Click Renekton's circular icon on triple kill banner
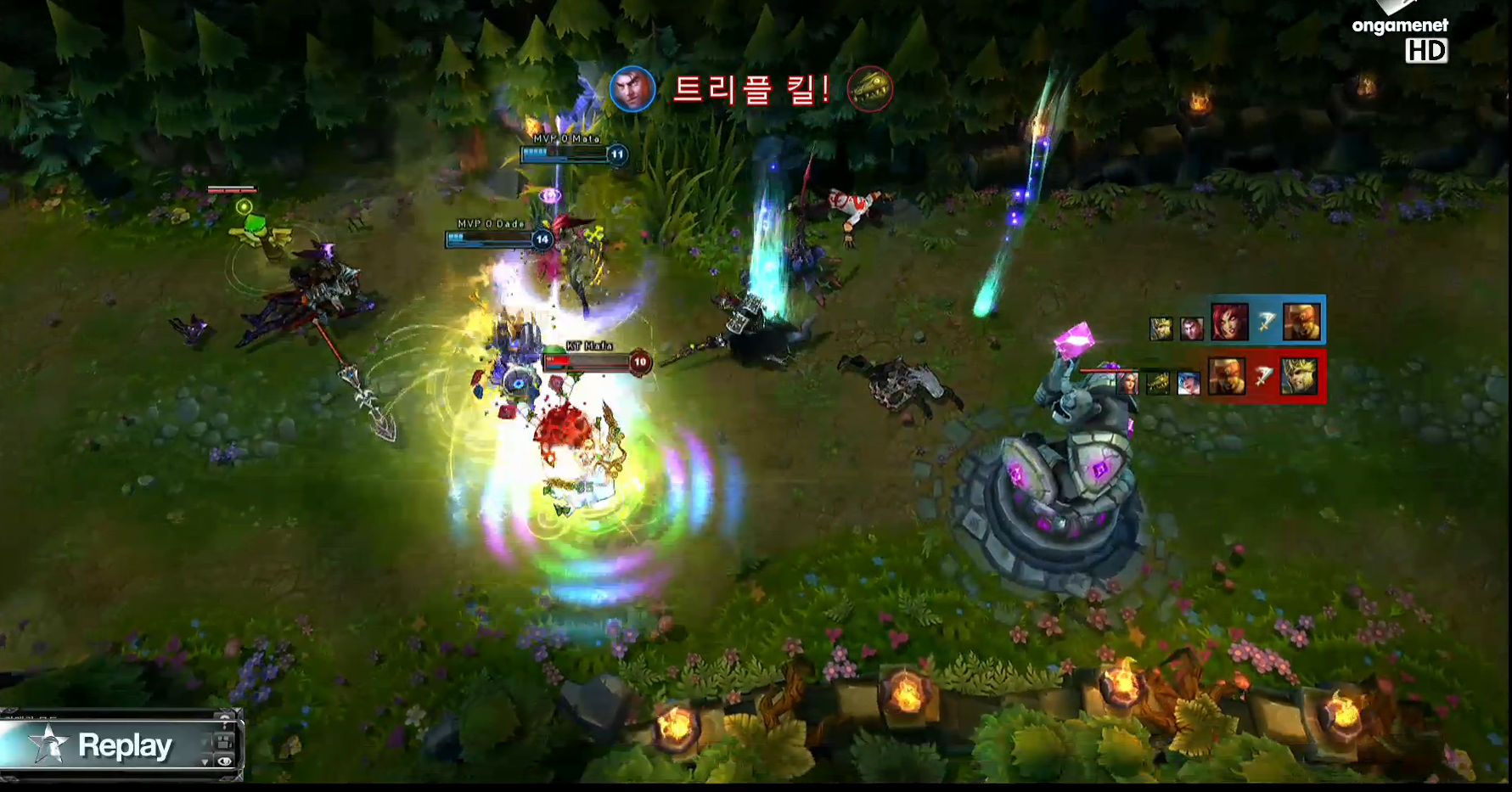This screenshot has width=1512, height=792. (870, 89)
